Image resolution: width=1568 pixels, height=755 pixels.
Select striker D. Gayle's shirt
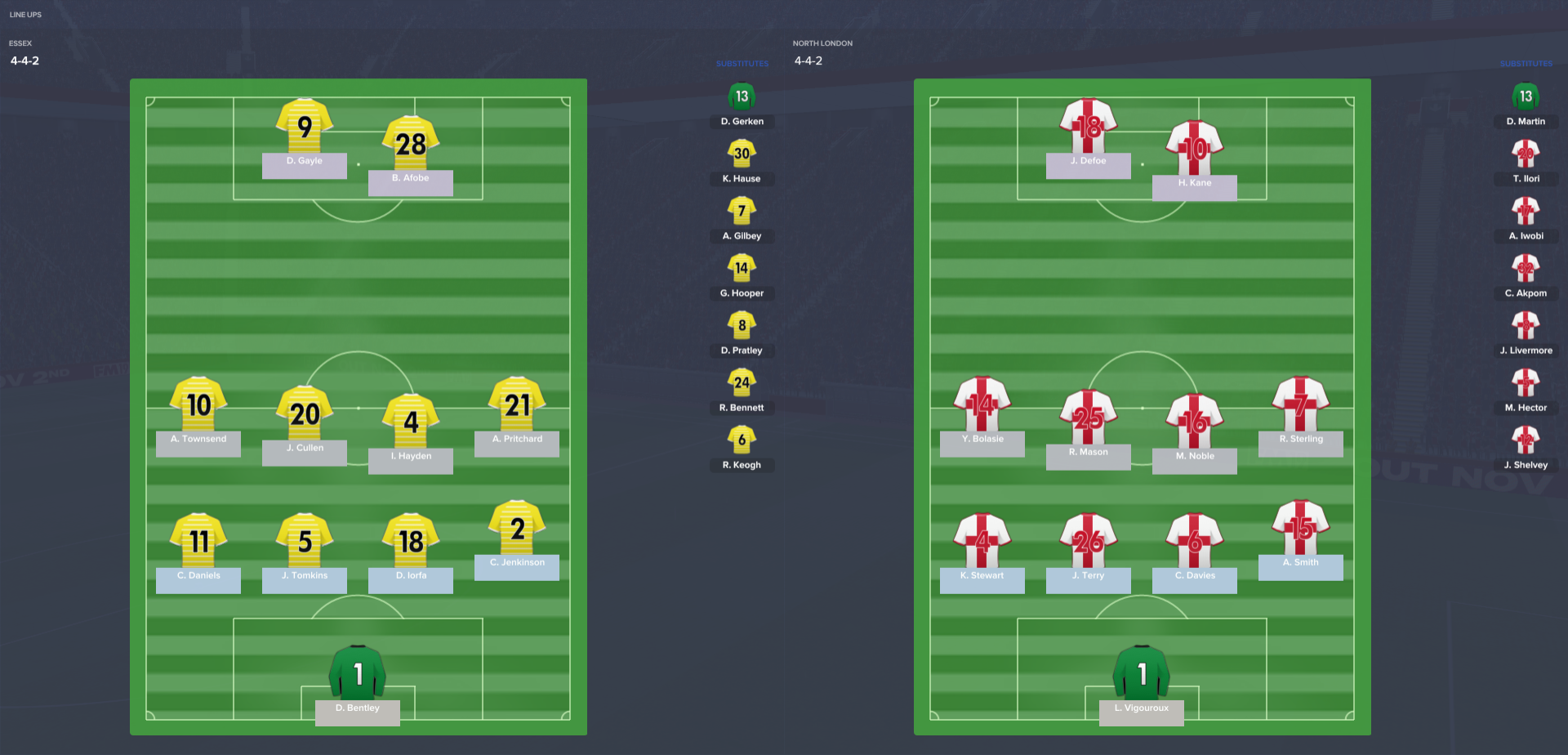point(305,127)
